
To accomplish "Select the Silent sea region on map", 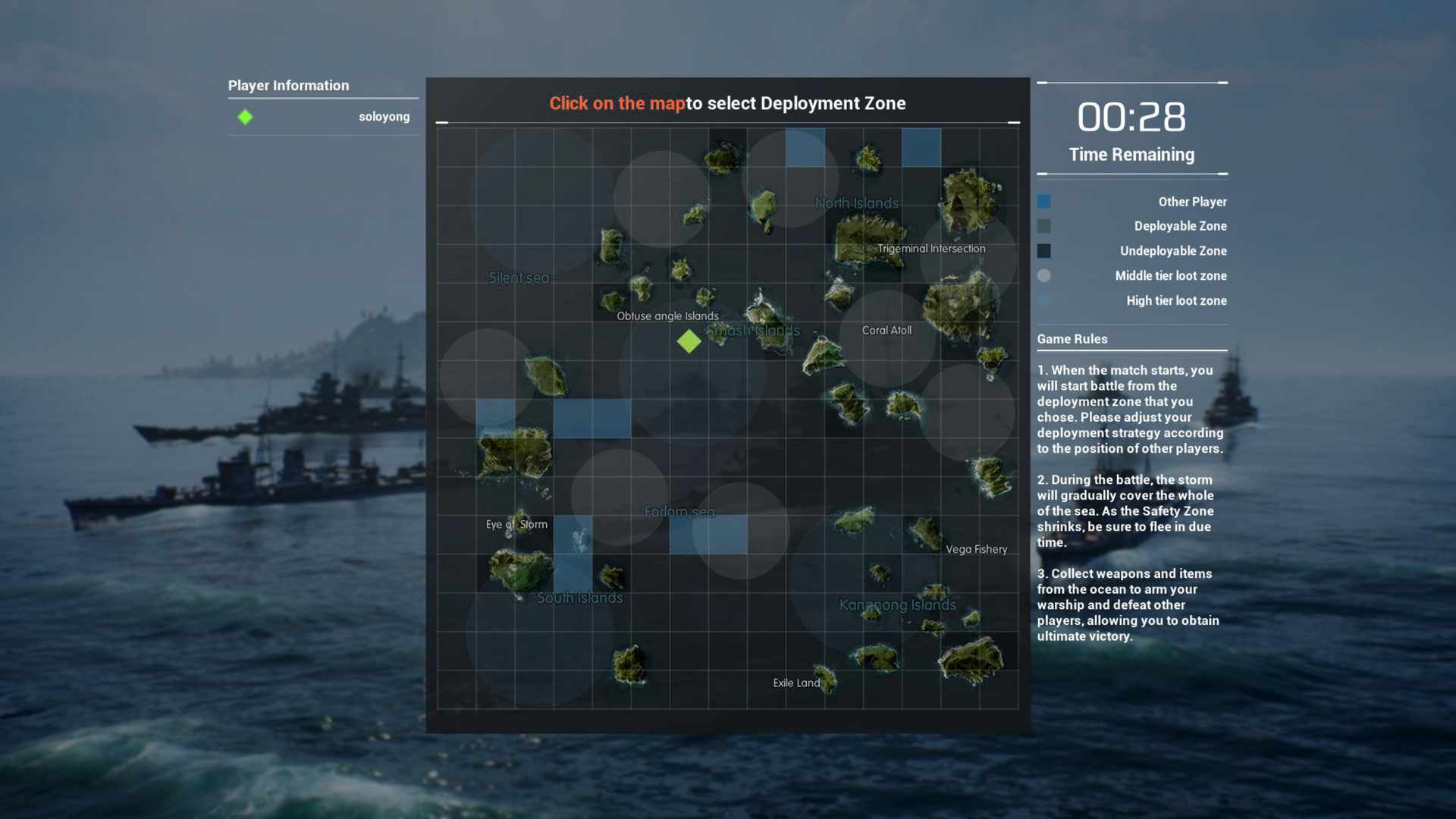I will click(x=518, y=278).
